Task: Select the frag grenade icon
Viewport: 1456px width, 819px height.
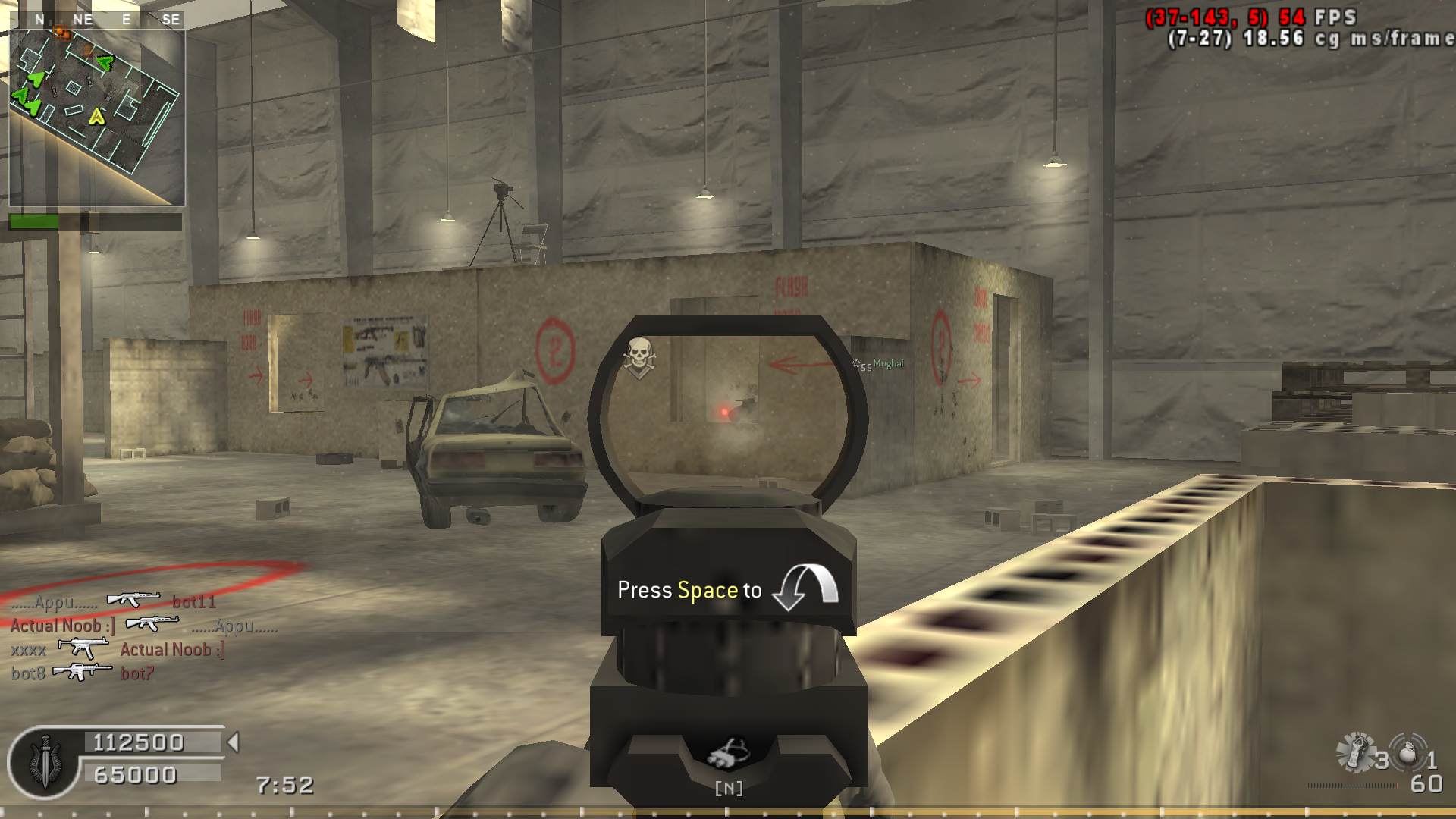Action: pyautogui.click(x=1407, y=753)
